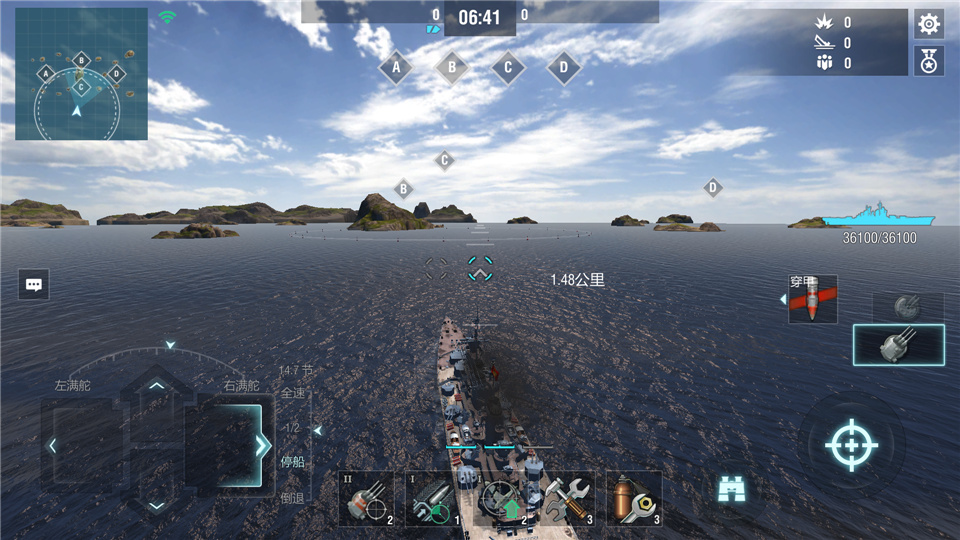
Task: Open the medal achievements button
Action: 928,61
